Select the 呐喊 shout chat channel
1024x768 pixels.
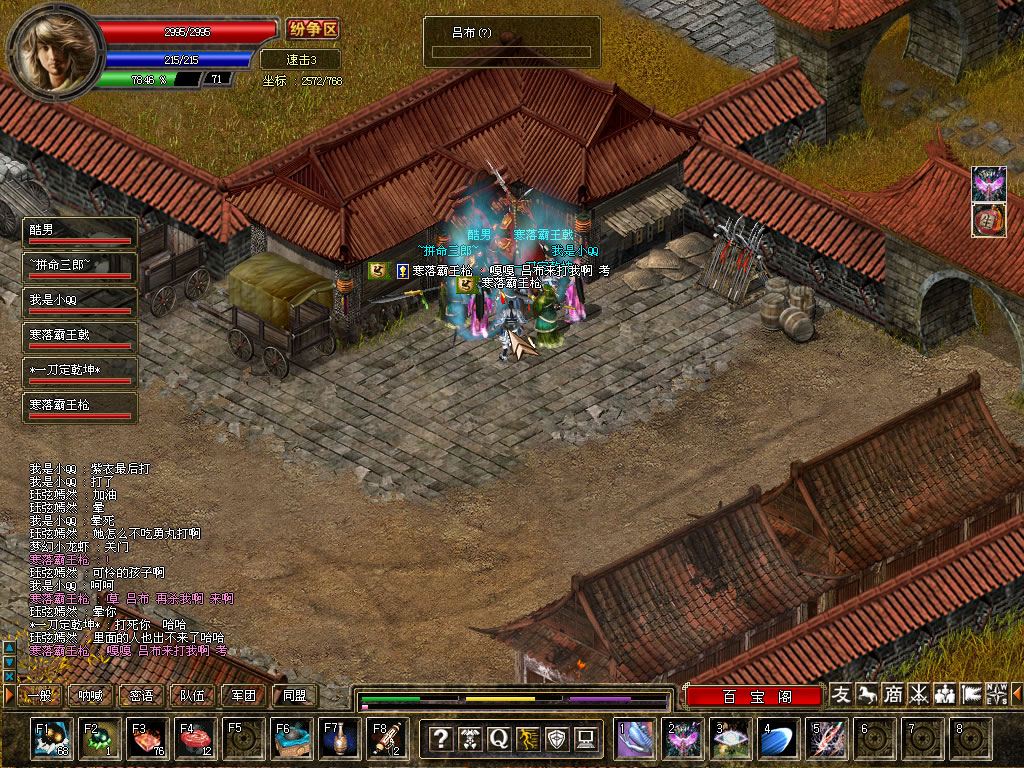tap(90, 696)
